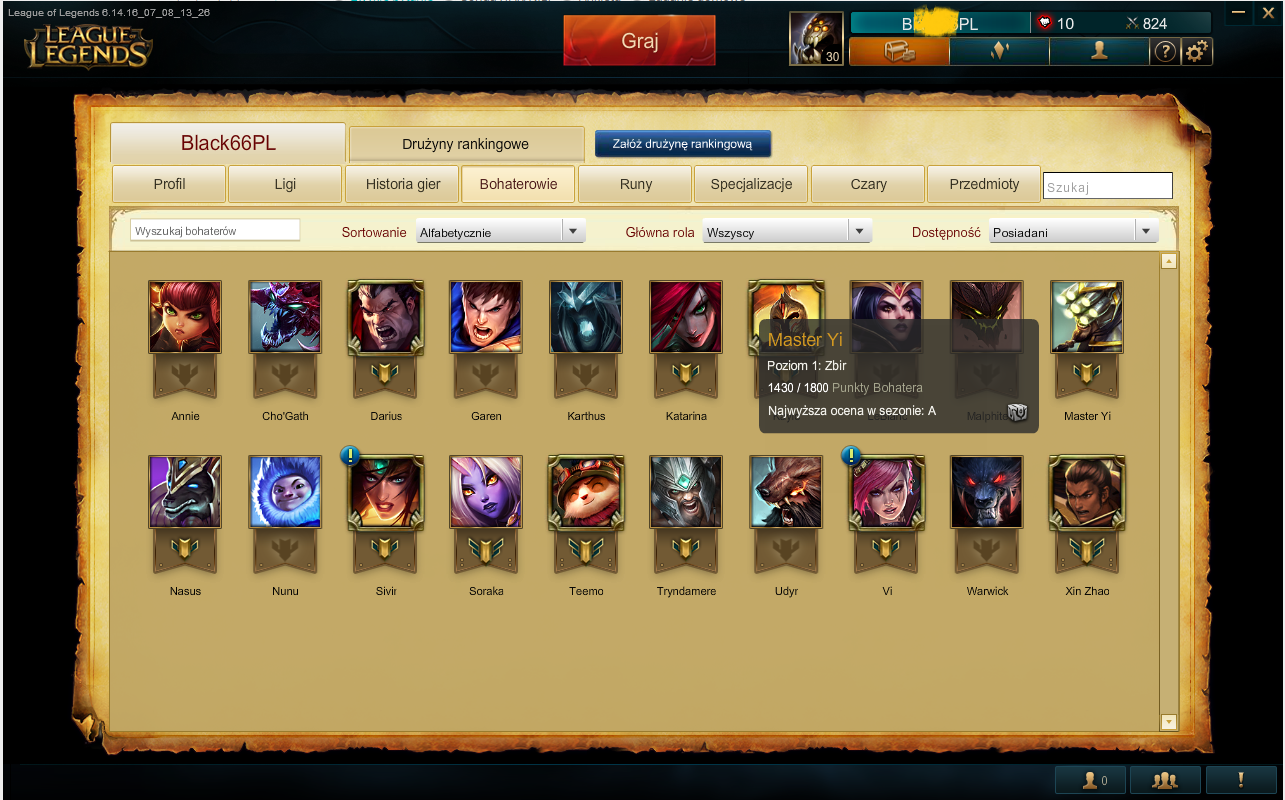Image resolution: width=1285 pixels, height=800 pixels.
Task: Select the Annie champion portrait
Action: pyautogui.click(x=185, y=318)
